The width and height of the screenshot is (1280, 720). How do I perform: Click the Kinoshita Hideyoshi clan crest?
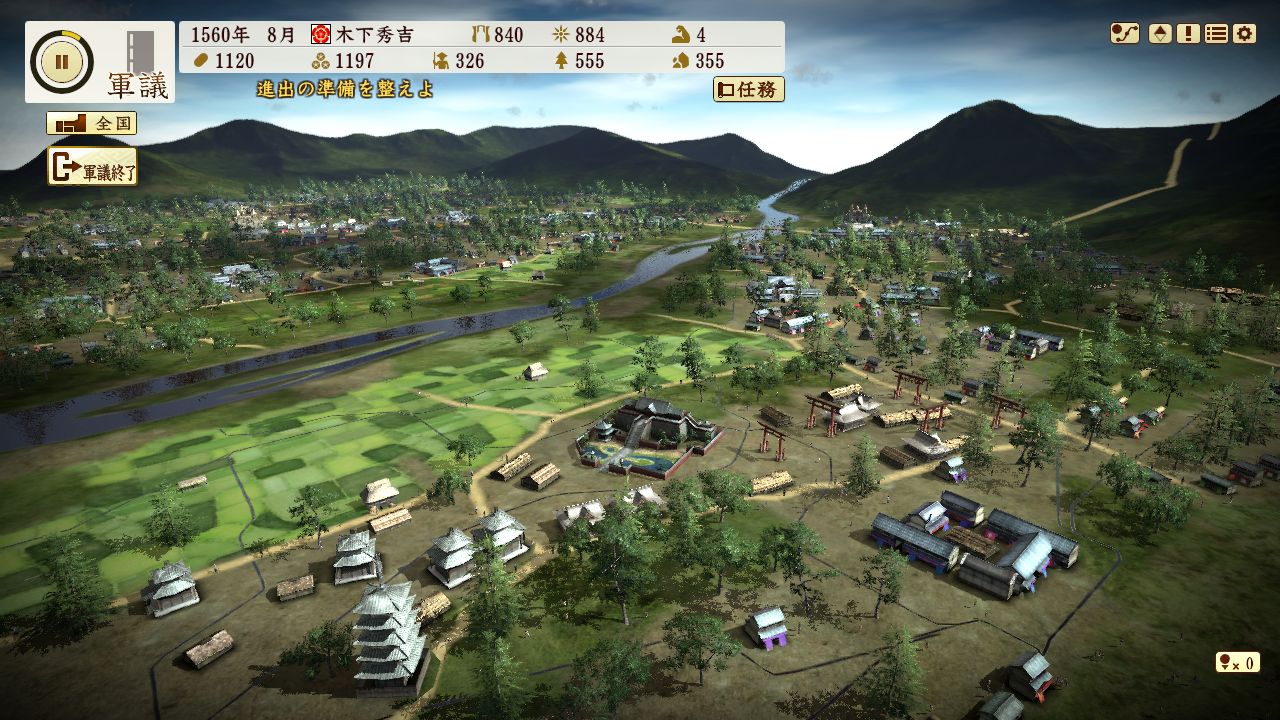(321, 33)
